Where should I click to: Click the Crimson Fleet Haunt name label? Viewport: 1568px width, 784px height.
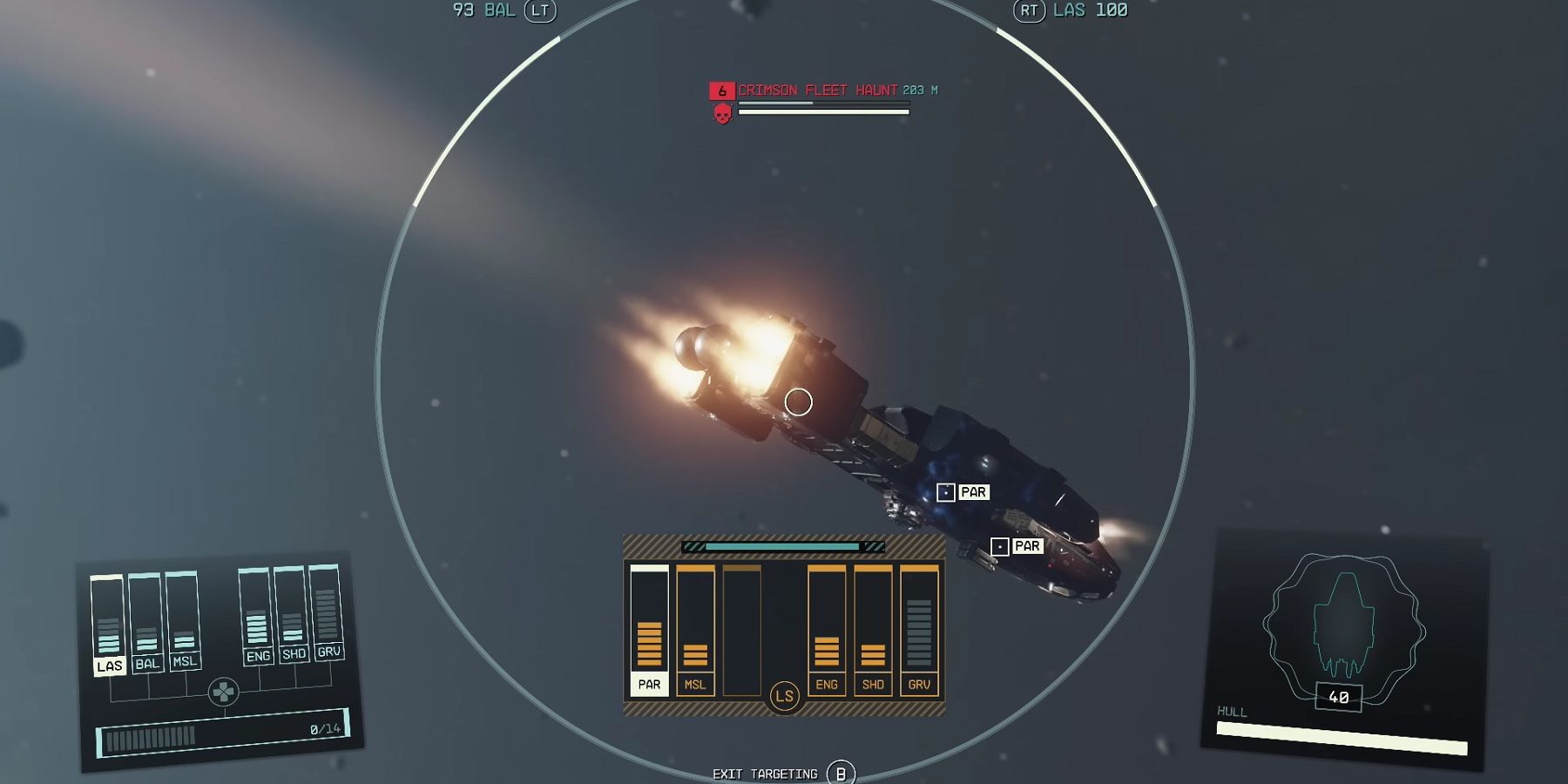tap(817, 89)
